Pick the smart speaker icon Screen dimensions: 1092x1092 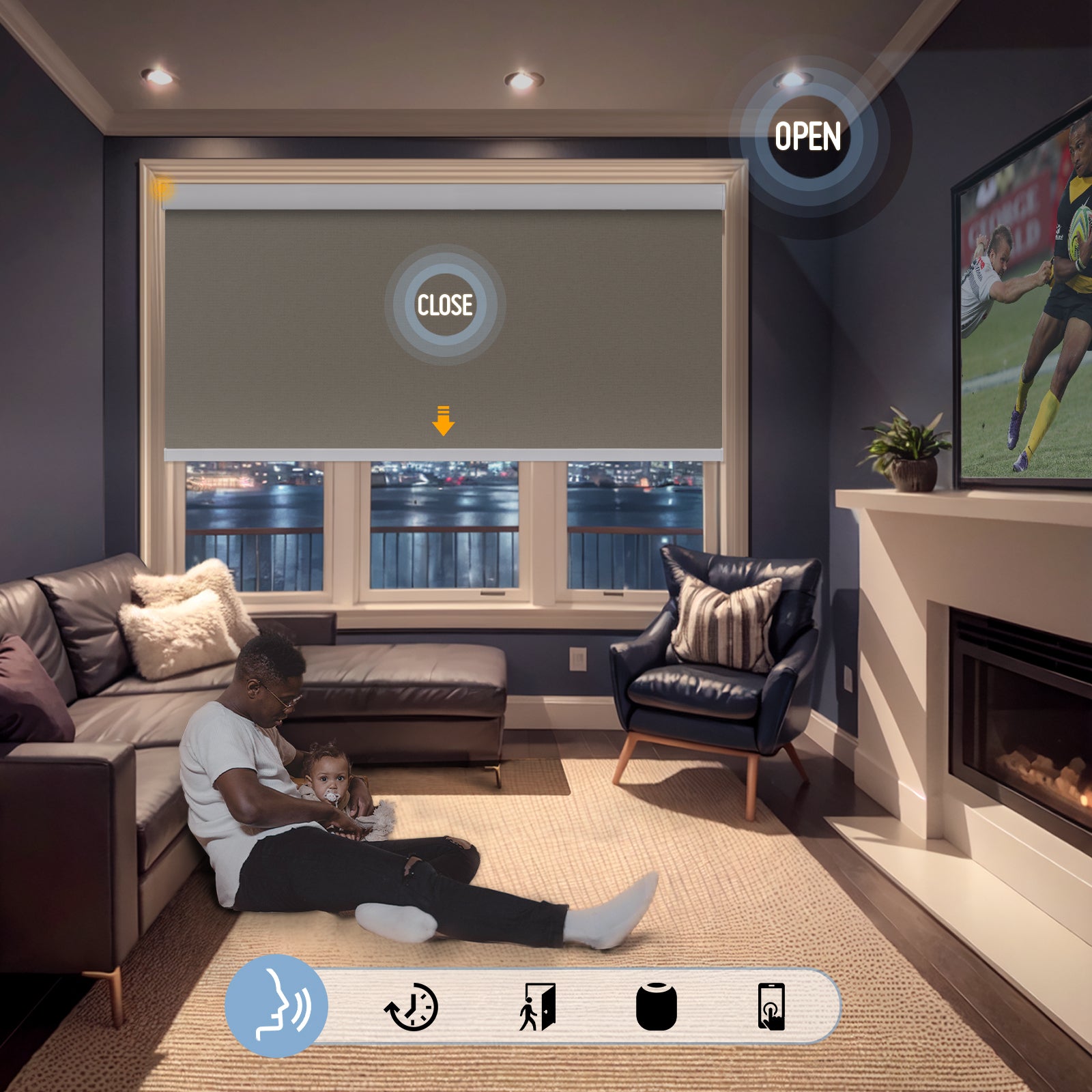[657, 1007]
